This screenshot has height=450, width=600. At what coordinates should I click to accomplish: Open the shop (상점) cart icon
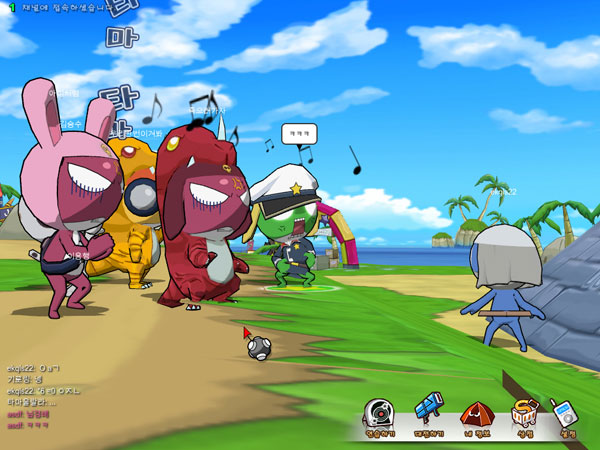pos(525,413)
